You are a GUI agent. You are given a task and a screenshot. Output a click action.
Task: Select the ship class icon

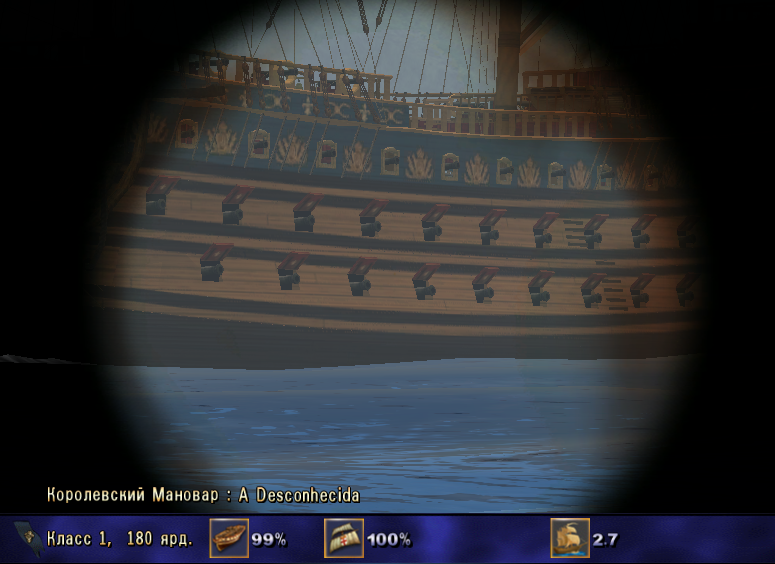coord(29,539)
